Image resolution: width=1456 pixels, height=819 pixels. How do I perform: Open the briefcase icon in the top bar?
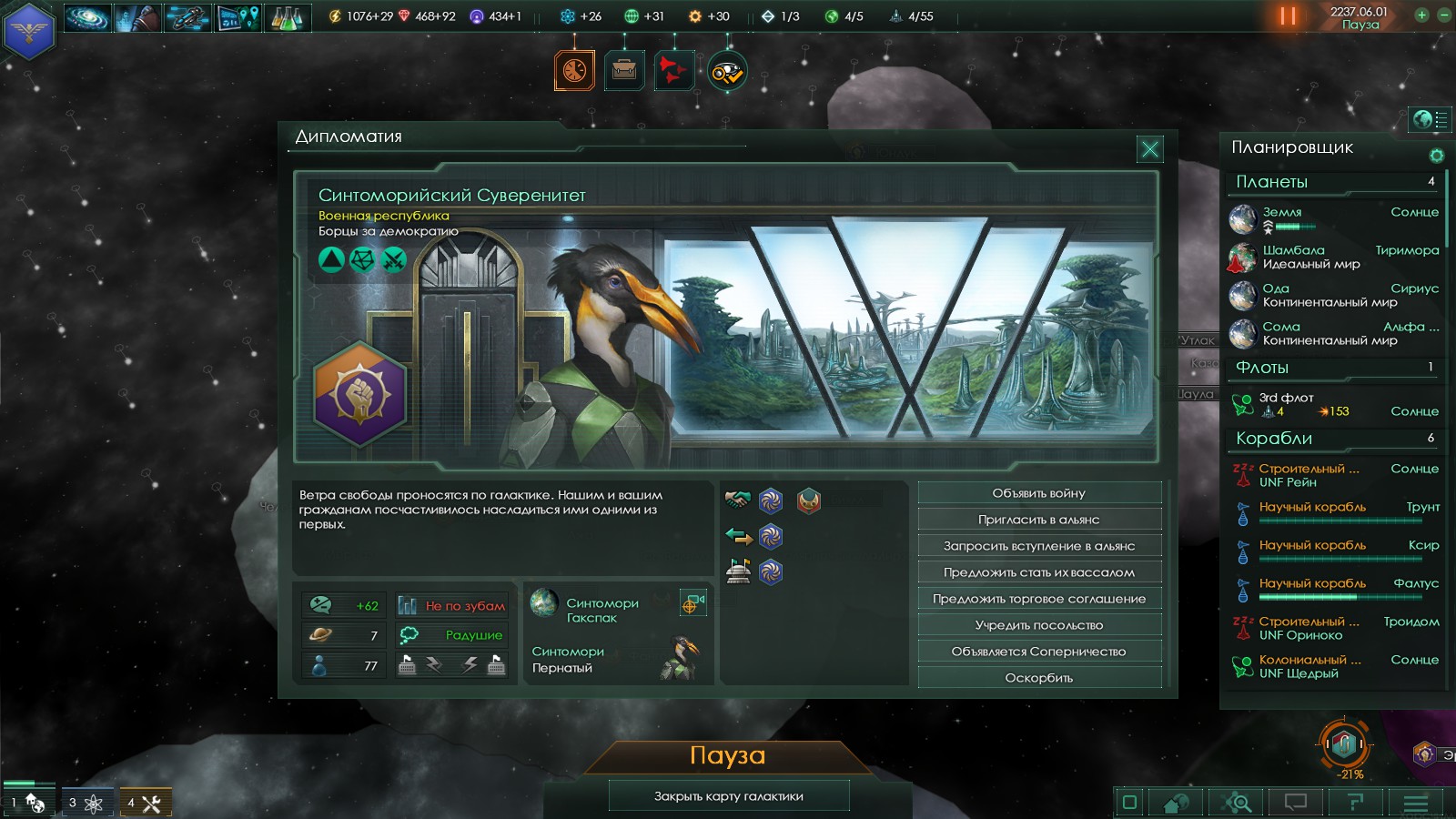[624, 70]
